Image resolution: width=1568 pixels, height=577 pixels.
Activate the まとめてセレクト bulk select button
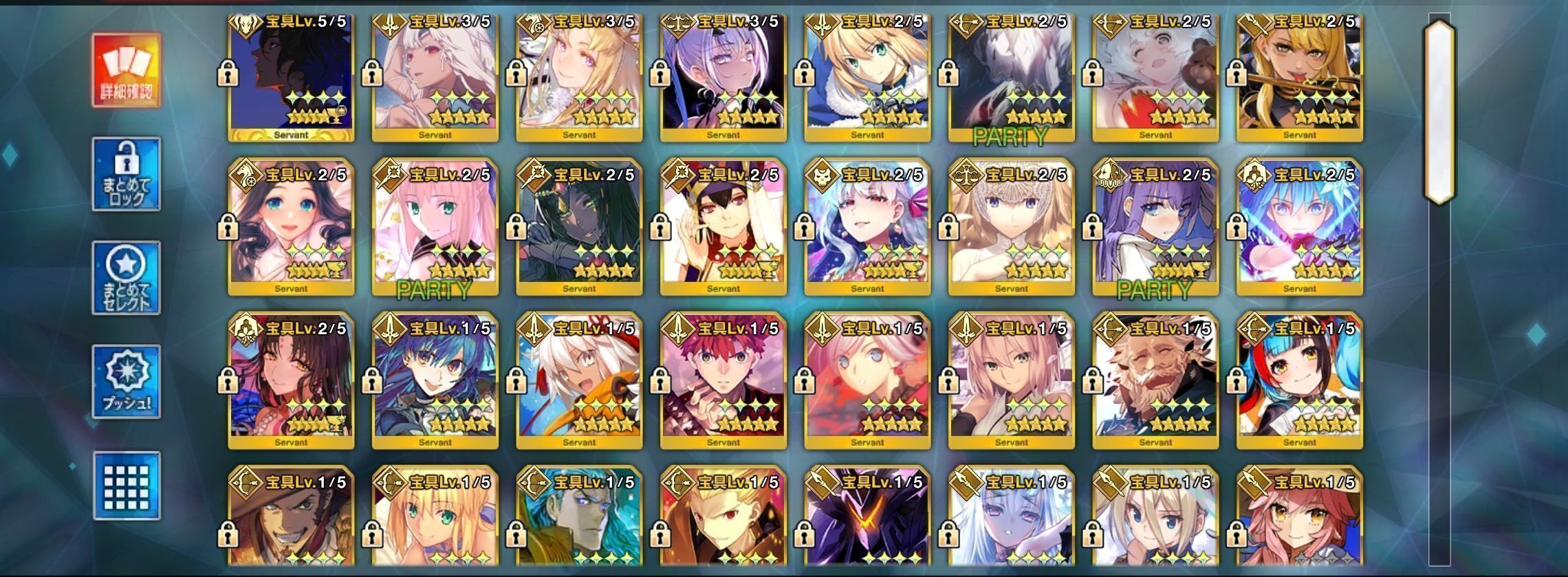pos(127,278)
